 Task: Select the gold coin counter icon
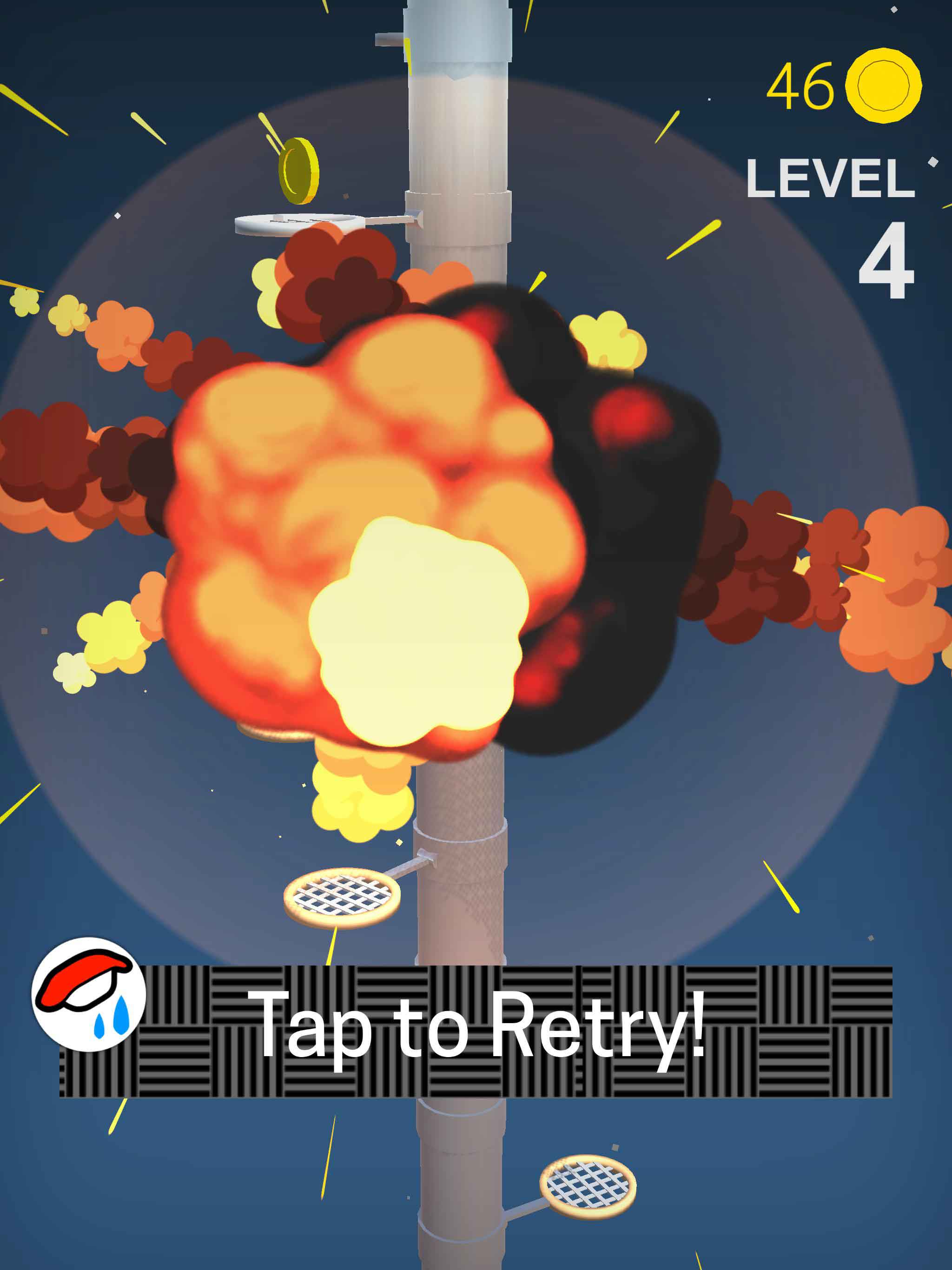point(883,86)
